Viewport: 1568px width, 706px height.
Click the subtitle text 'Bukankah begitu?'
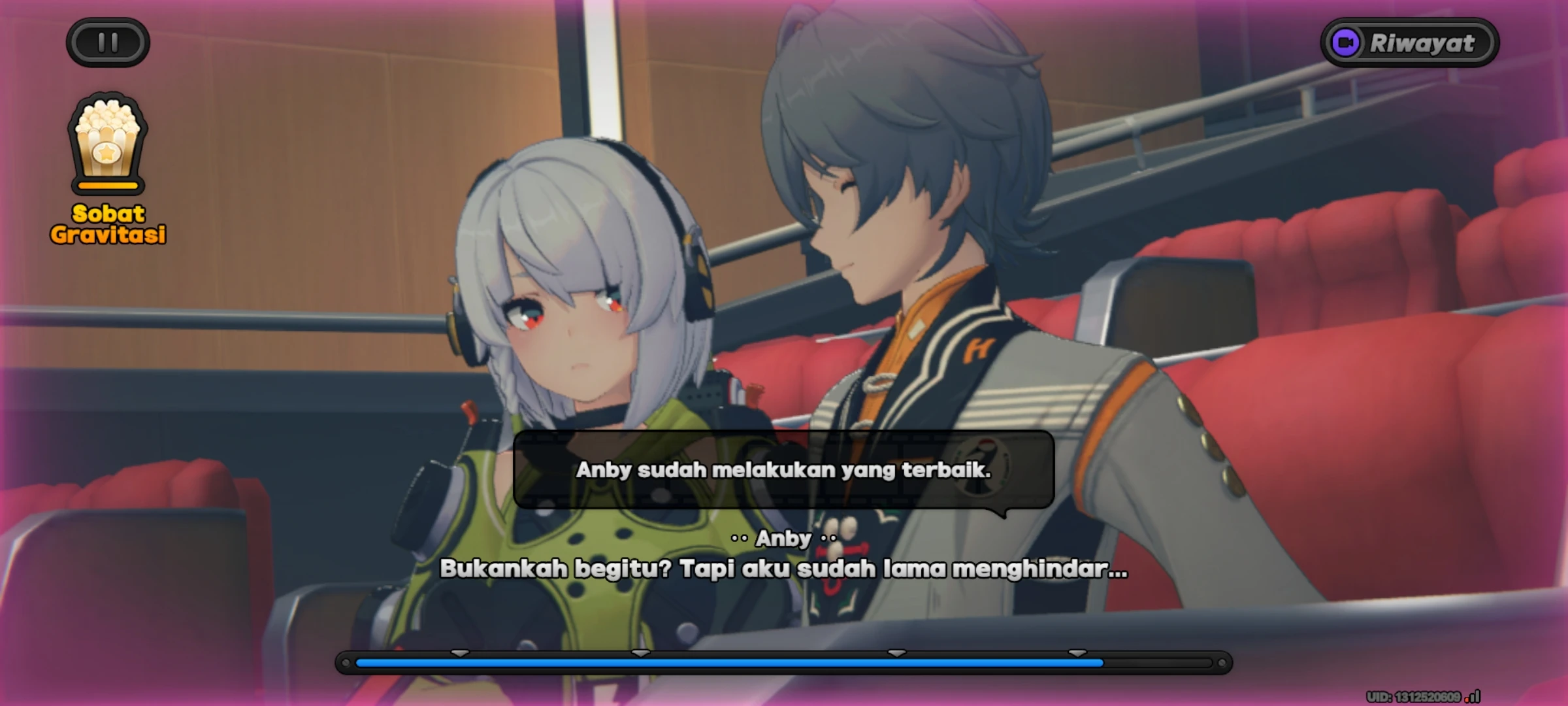tap(784, 570)
